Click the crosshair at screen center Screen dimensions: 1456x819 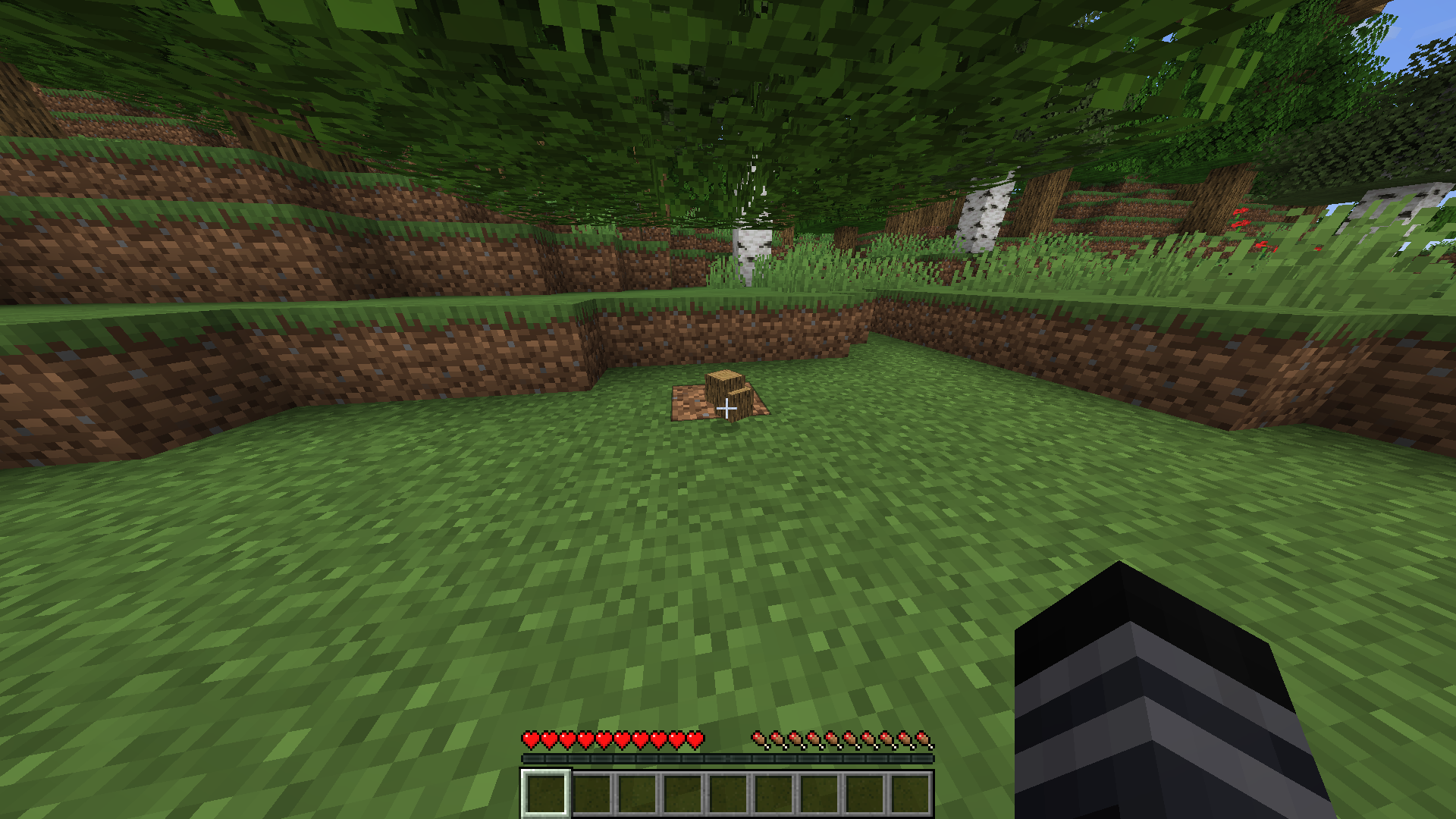728,409
